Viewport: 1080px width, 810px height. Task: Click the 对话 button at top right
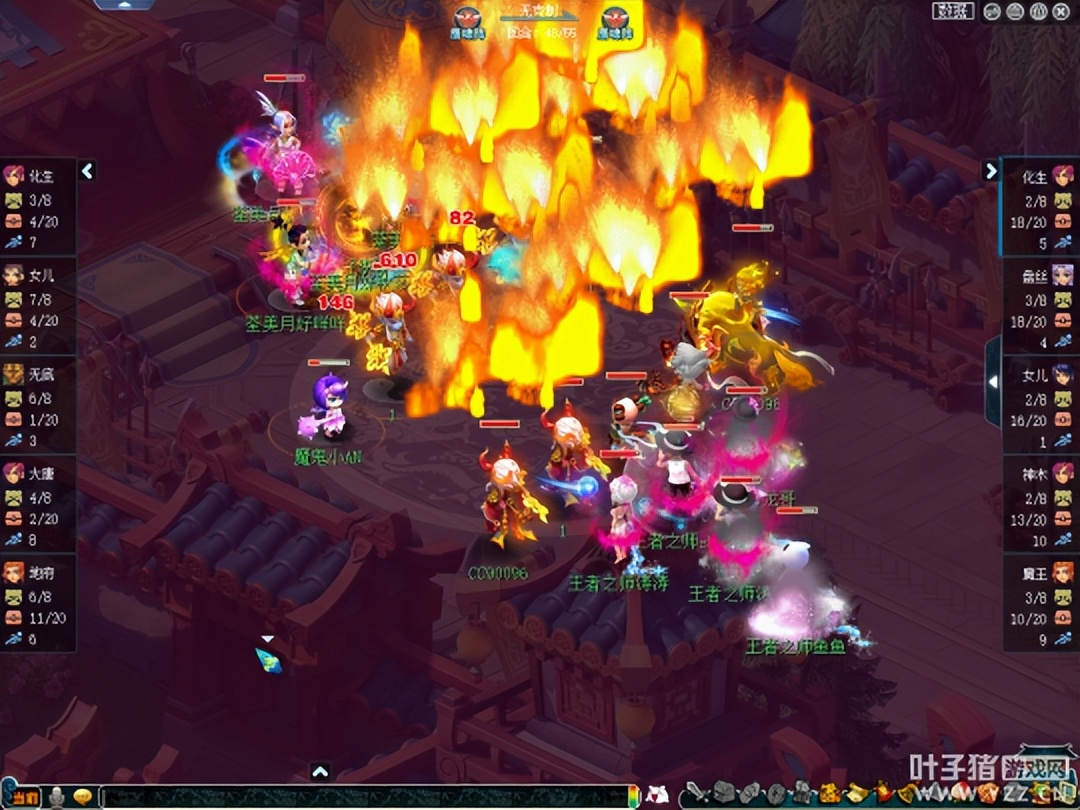[x=953, y=11]
